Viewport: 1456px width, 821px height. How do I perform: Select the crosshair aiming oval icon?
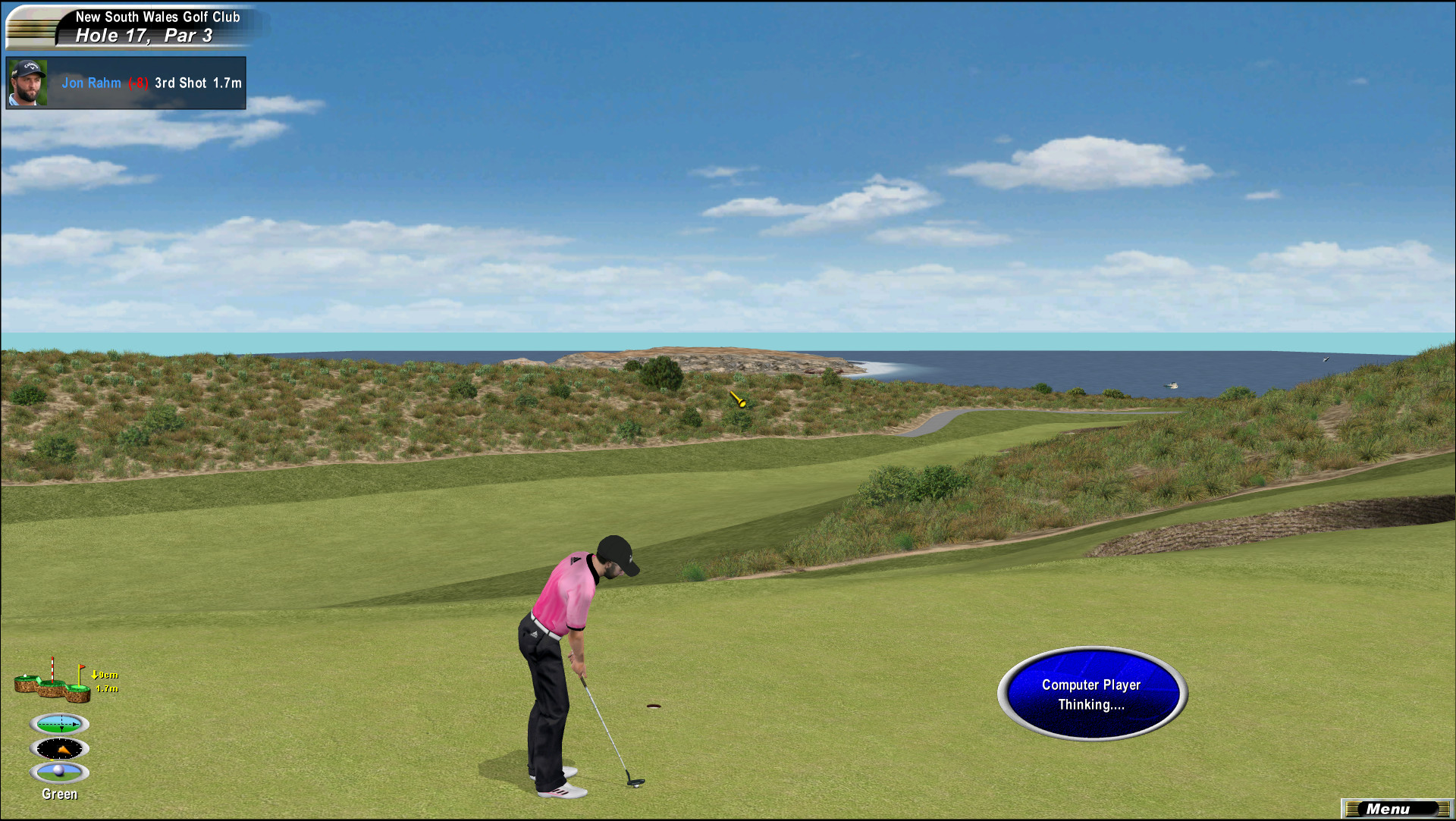[60, 724]
